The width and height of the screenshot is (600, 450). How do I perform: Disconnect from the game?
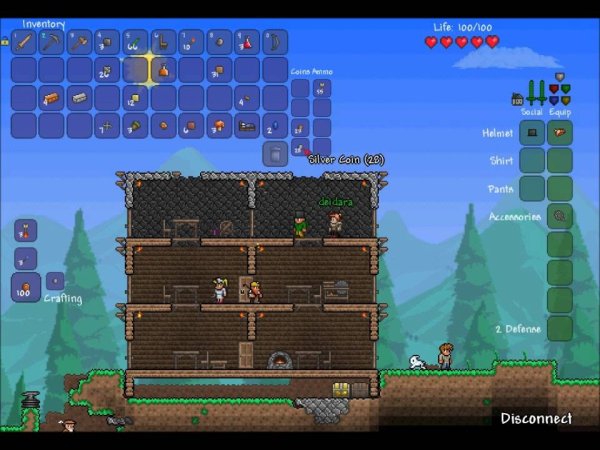(536, 418)
